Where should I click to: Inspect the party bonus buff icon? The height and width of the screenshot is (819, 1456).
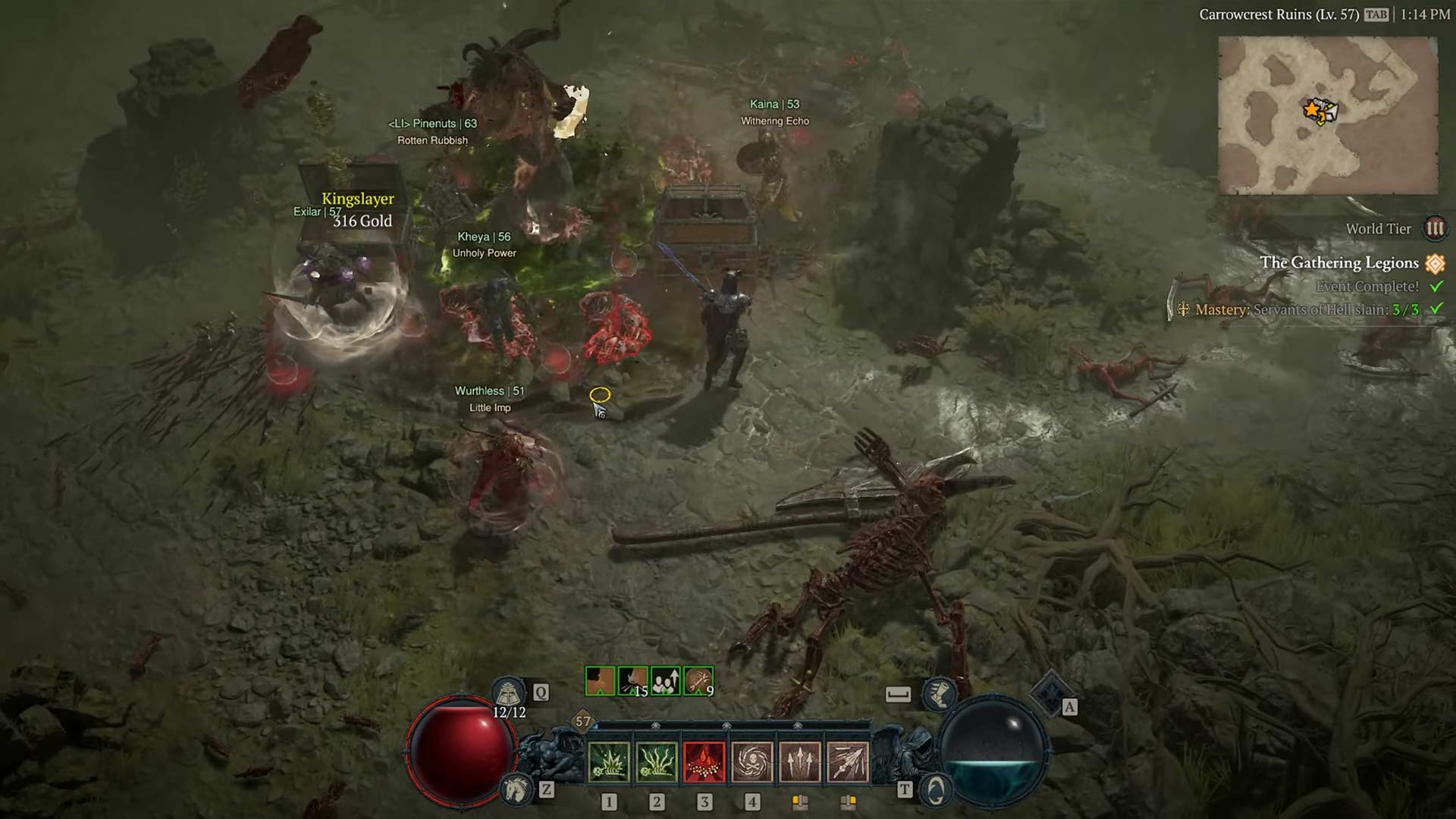coord(666,681)
